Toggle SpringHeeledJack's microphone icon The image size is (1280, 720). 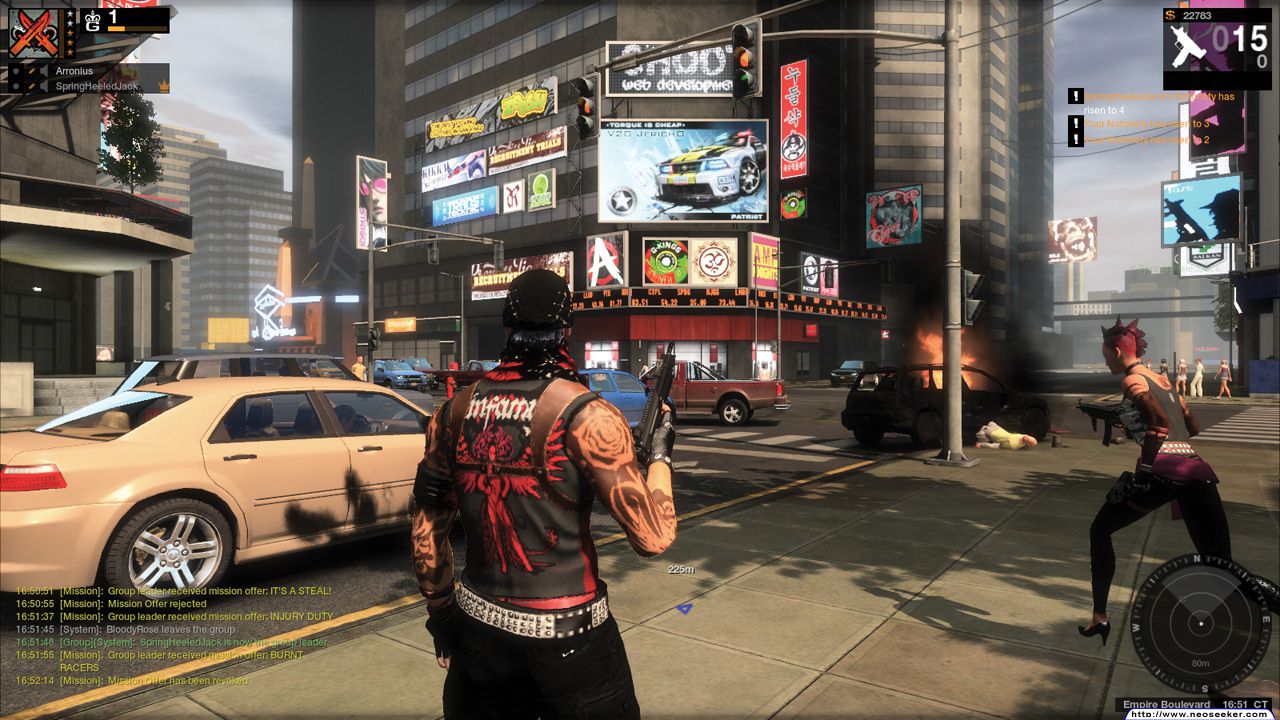32,86
